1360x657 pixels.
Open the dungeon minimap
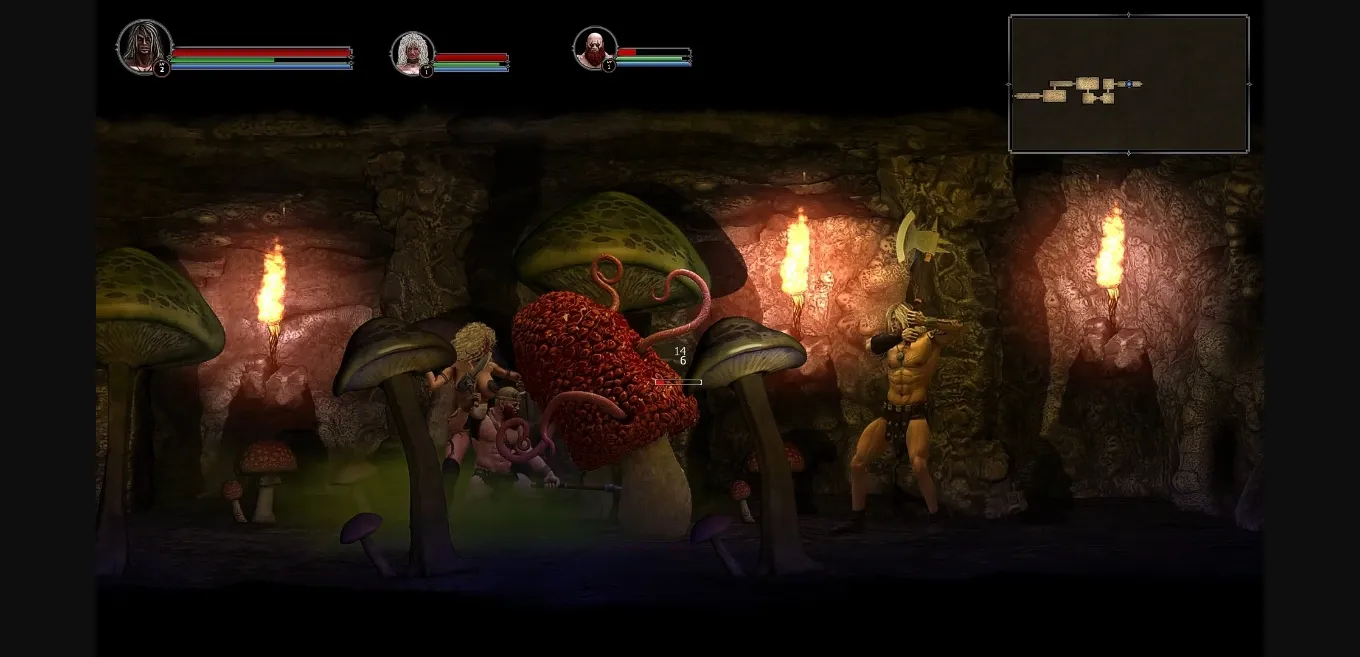pyautogui.click(x=1129, y=84)
